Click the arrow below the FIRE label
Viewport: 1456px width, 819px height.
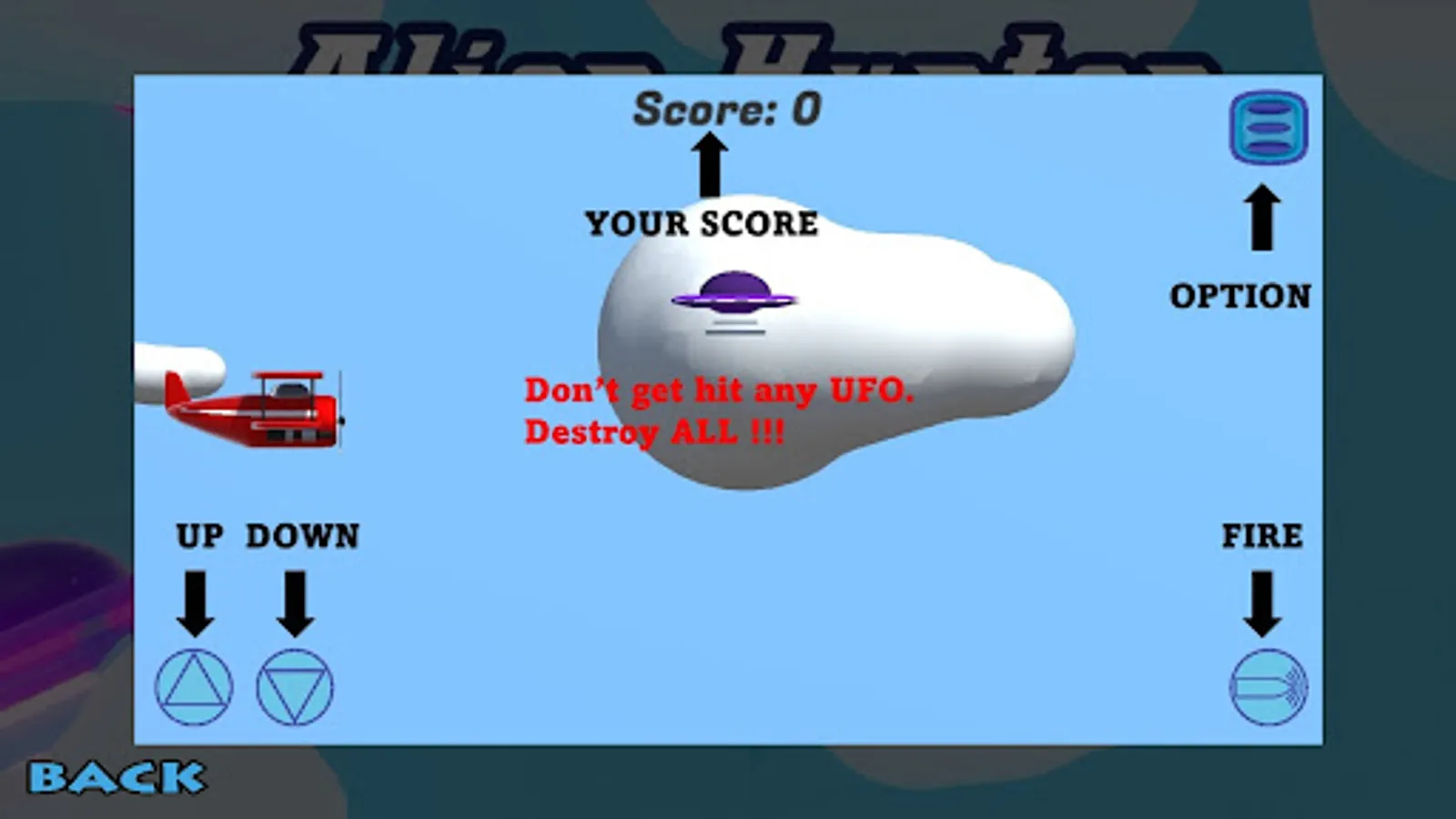tap(1262, 601)
